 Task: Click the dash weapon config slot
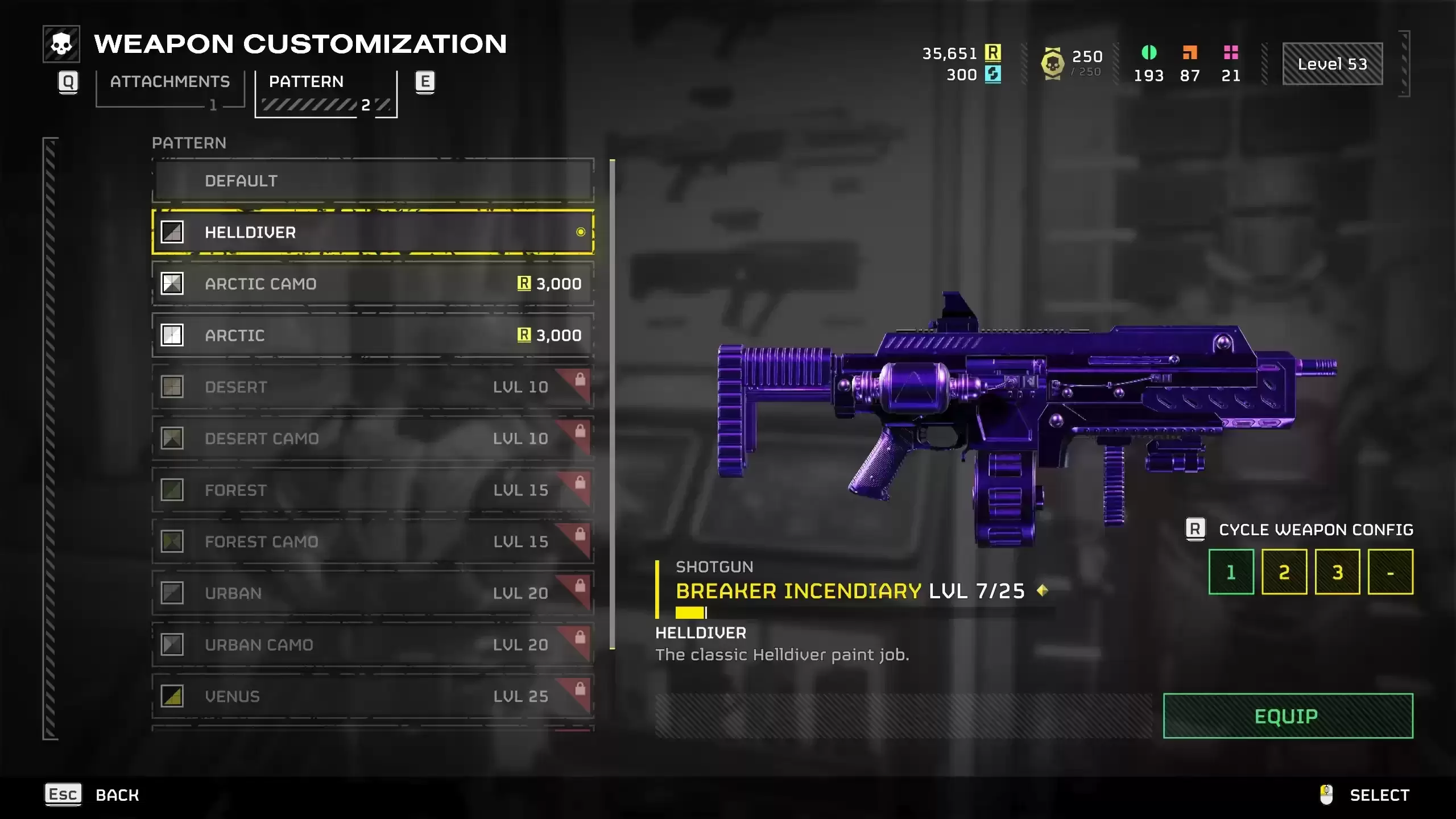pyautogui.click(x=1390, y=572)
